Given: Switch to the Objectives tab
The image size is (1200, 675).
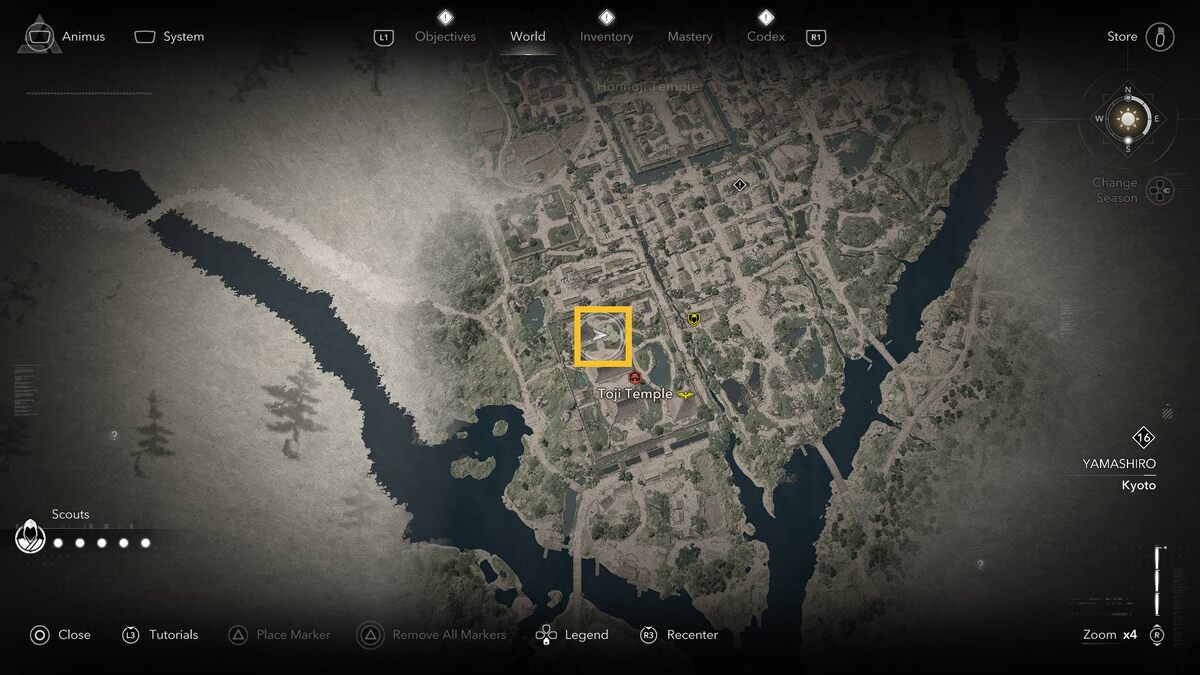Looking at the screenshot, I should [x=445, y=37].
